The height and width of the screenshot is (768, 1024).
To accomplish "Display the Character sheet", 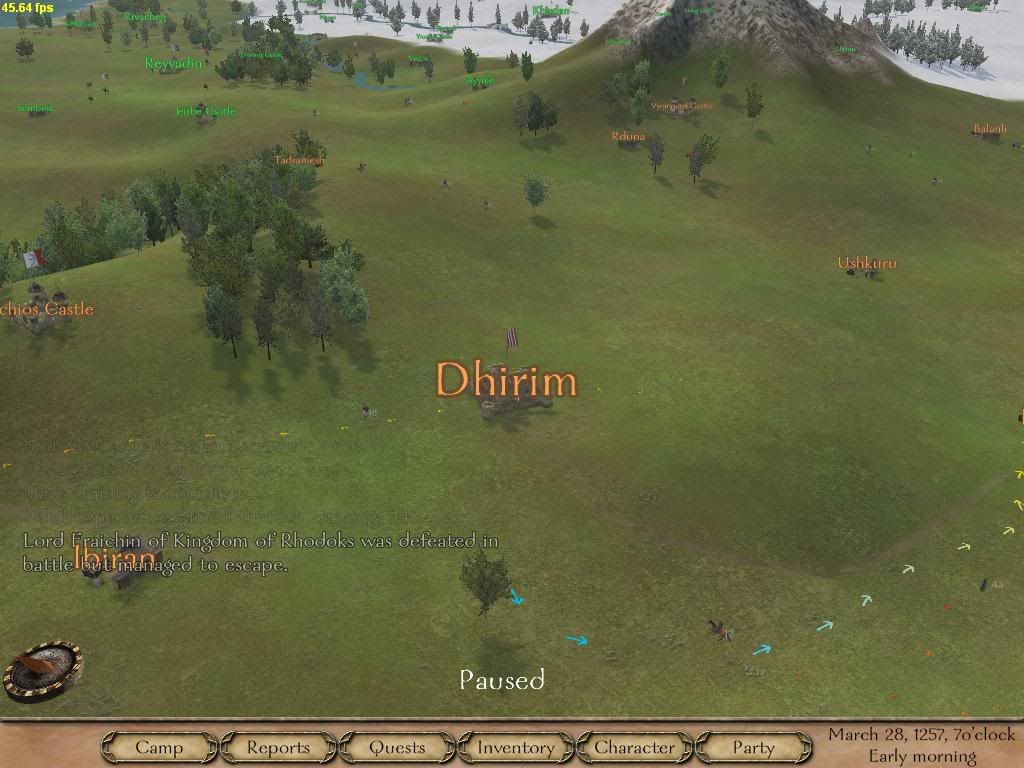I will [634, 747].
